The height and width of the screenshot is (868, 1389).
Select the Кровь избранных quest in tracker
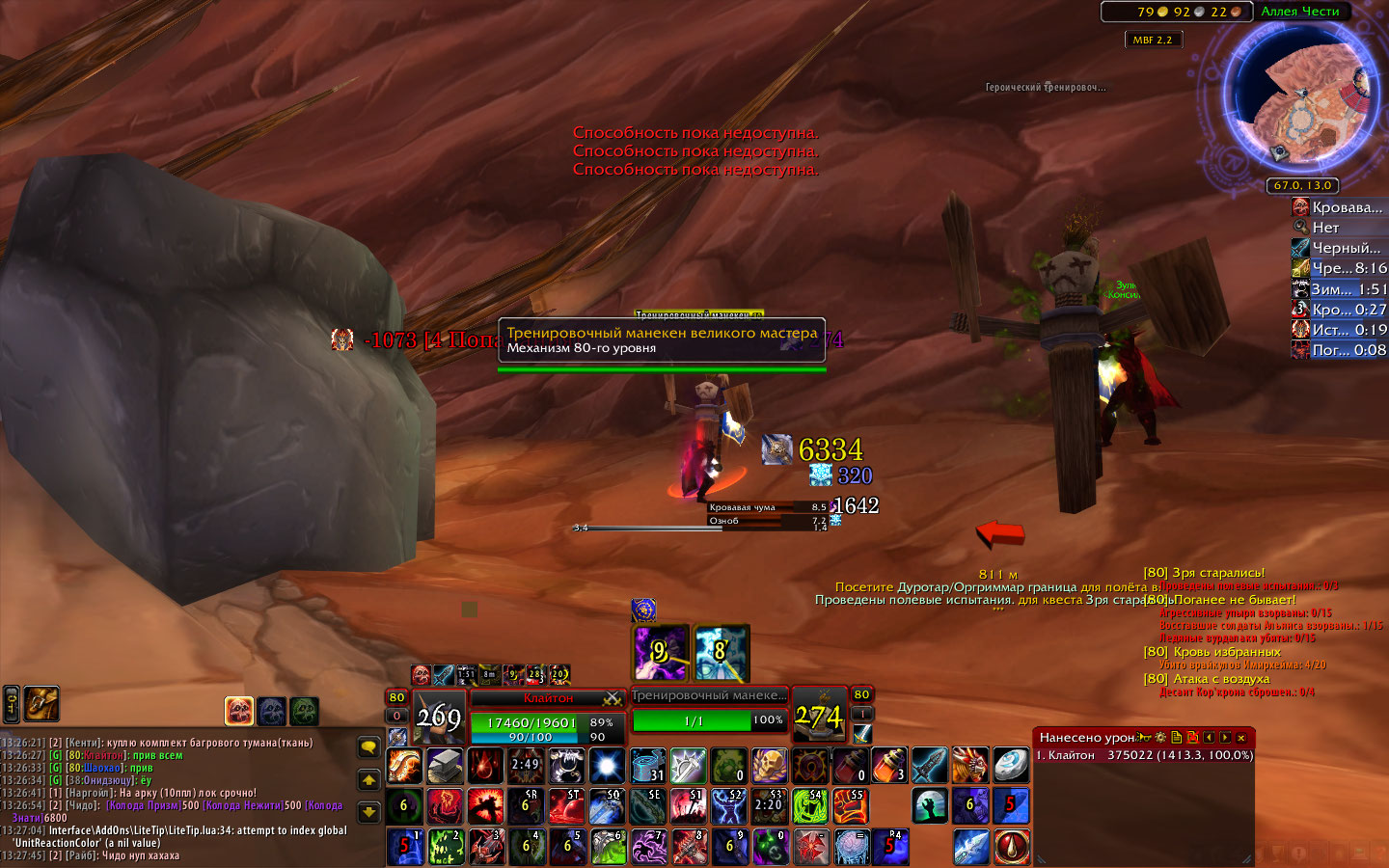1227,652
